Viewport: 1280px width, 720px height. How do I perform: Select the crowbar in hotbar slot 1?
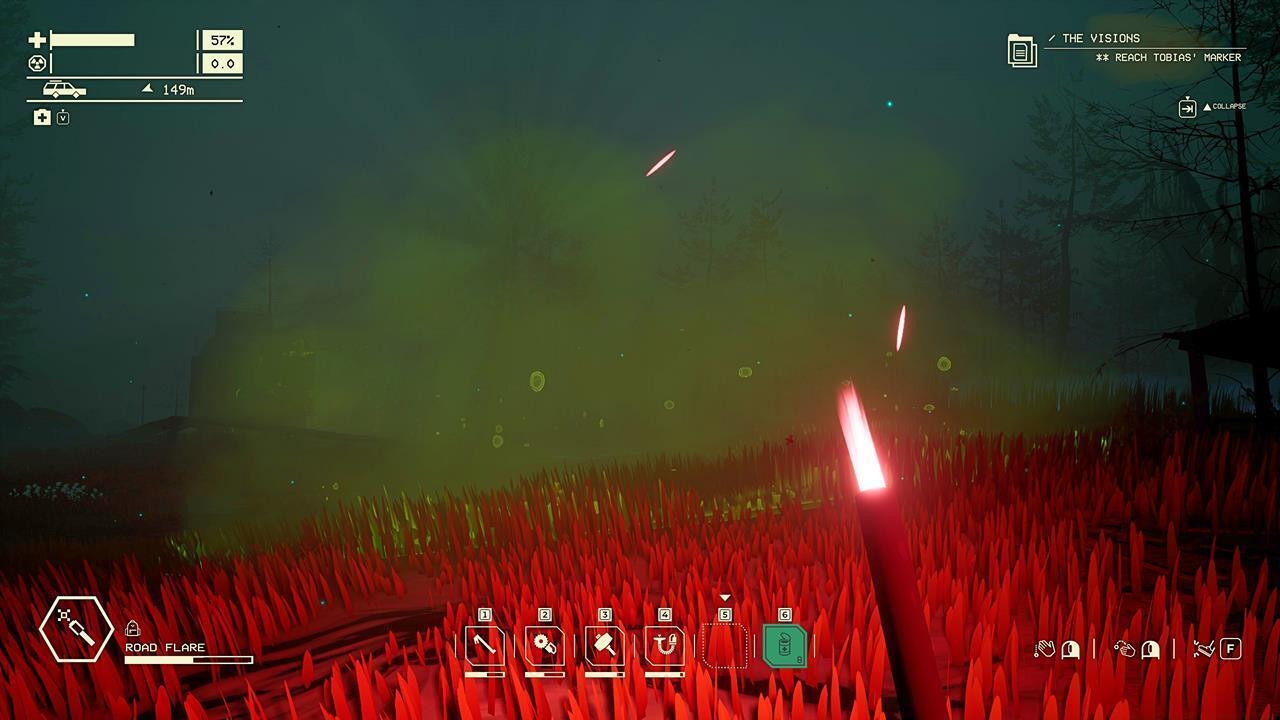point(485,645)
